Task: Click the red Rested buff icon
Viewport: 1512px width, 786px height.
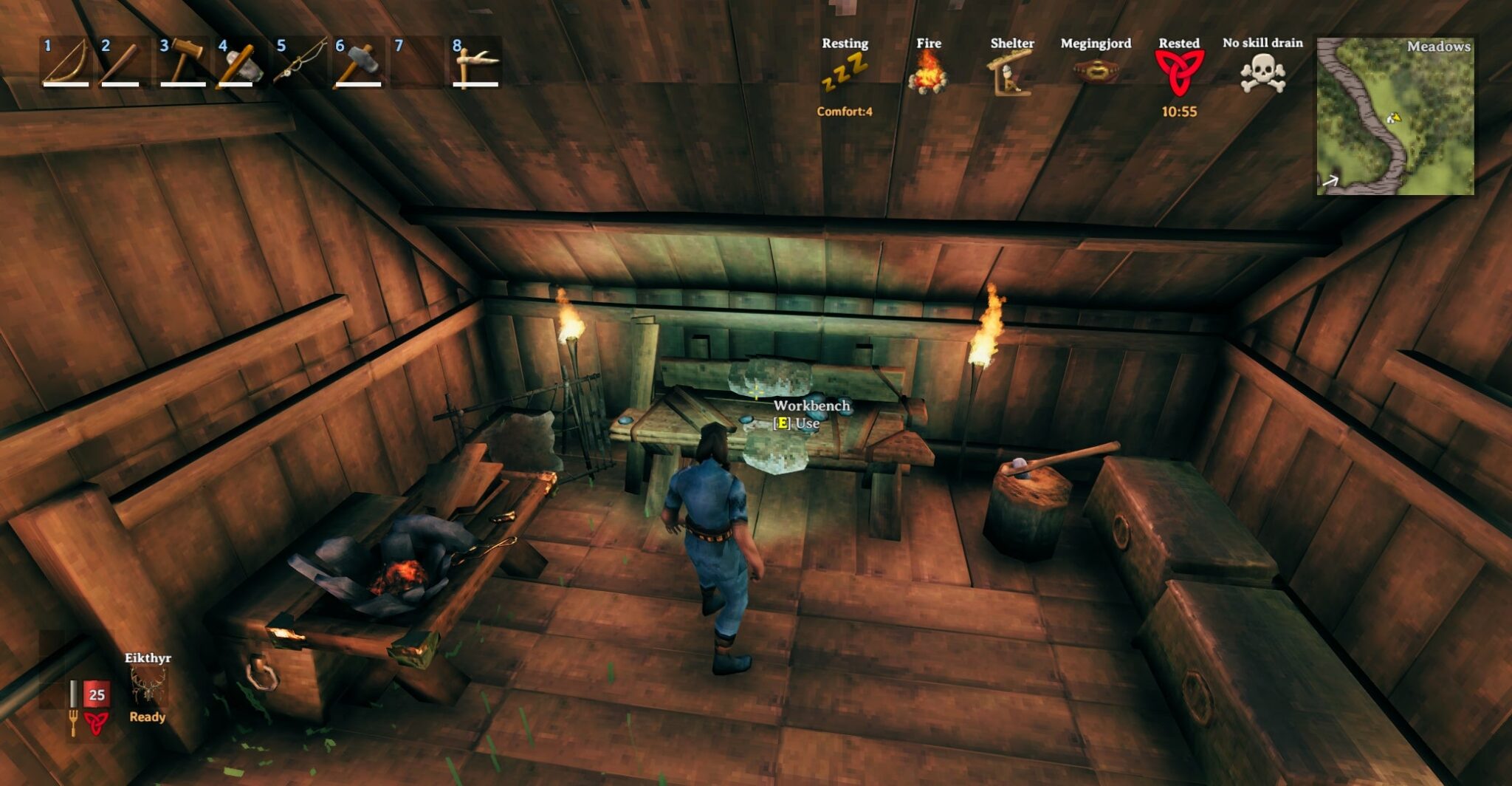Action: 1181,74
